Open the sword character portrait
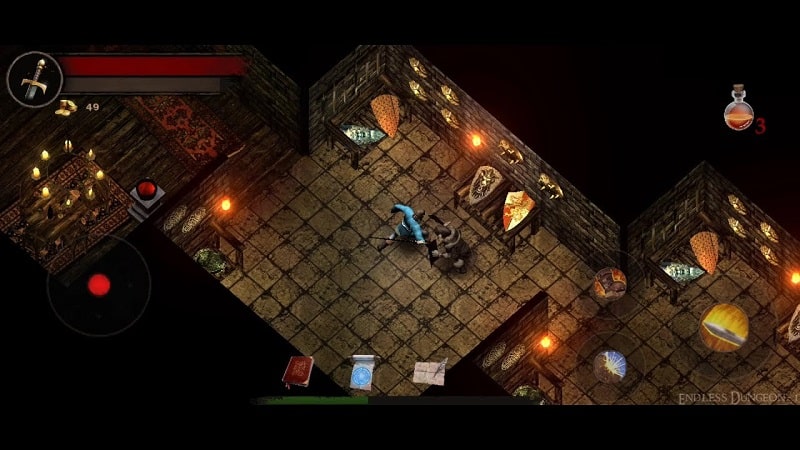This screenshot has width=800, height=450. pos(35,79)
